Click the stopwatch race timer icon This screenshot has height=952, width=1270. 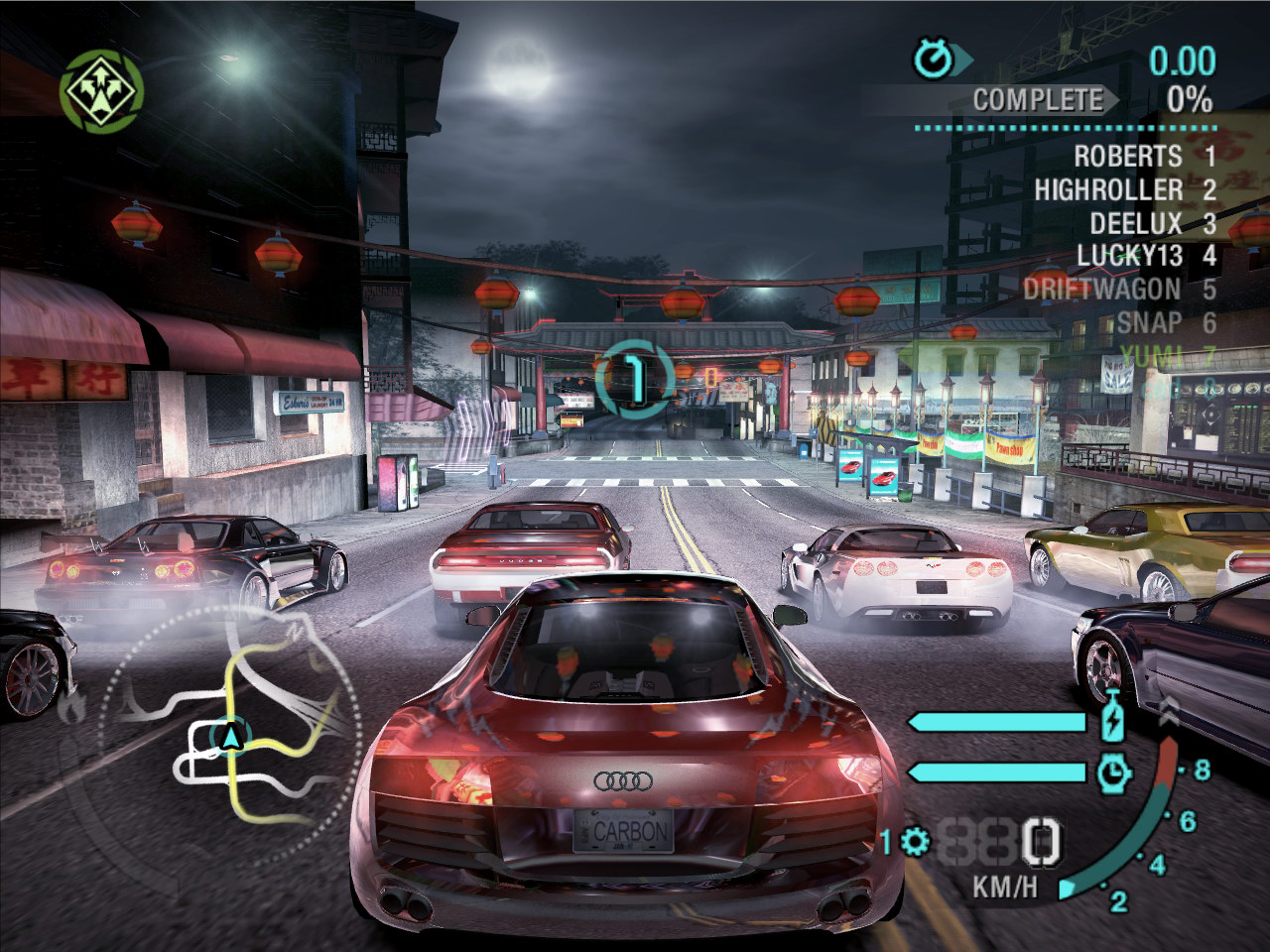[933, 59]
